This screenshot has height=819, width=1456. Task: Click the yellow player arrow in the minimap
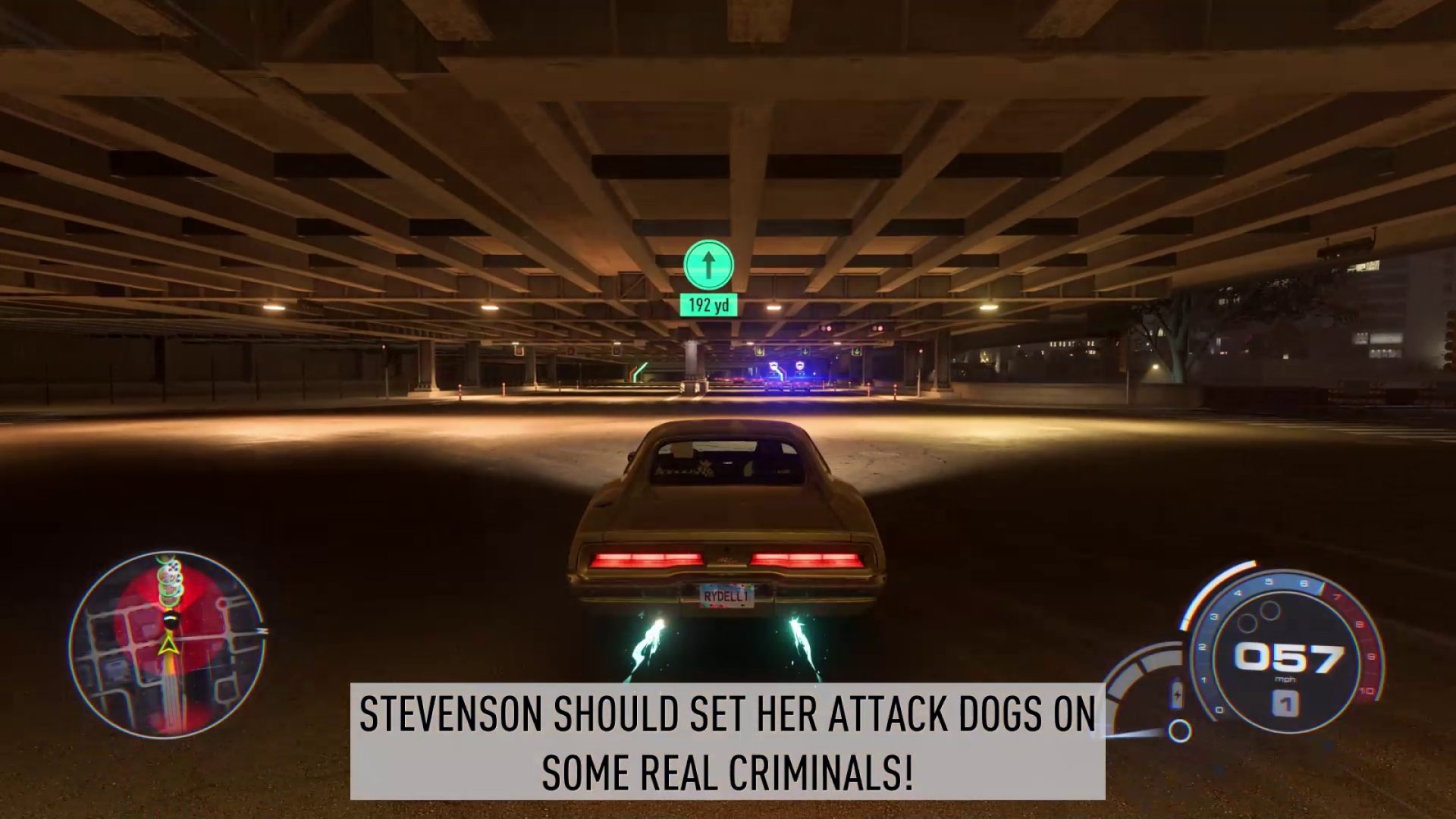click(x=170, y=645)
